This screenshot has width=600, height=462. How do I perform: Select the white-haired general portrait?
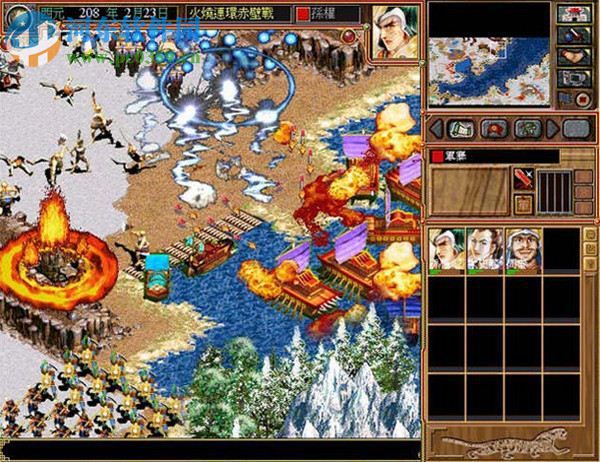446,249
